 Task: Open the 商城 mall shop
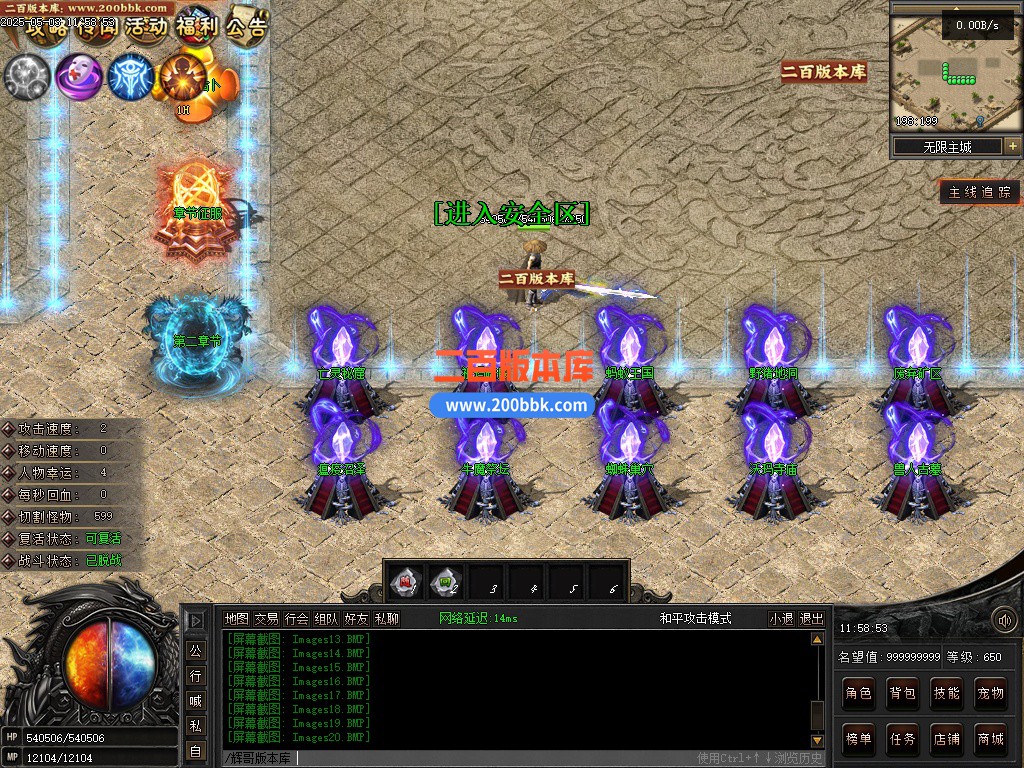[x=990, y=739]
